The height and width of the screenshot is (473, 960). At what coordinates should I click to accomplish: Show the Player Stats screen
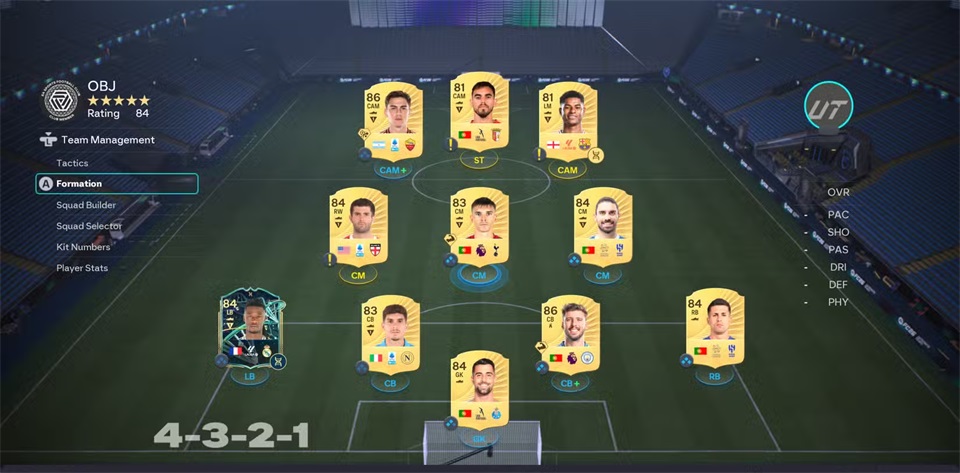pyautogui.click(x=82, y=268)
